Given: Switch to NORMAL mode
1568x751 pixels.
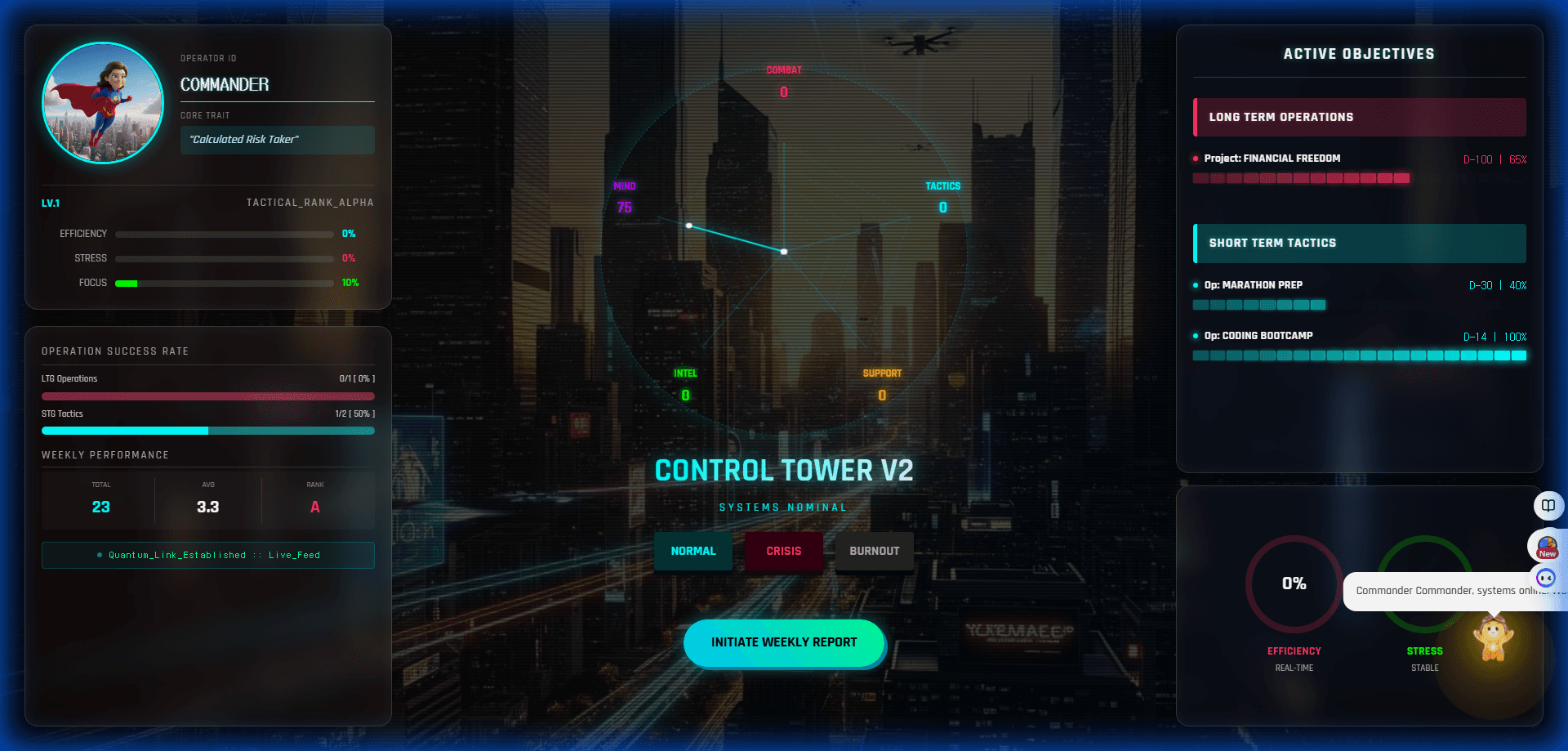Looking at the screenshot, I should (693, 551).
